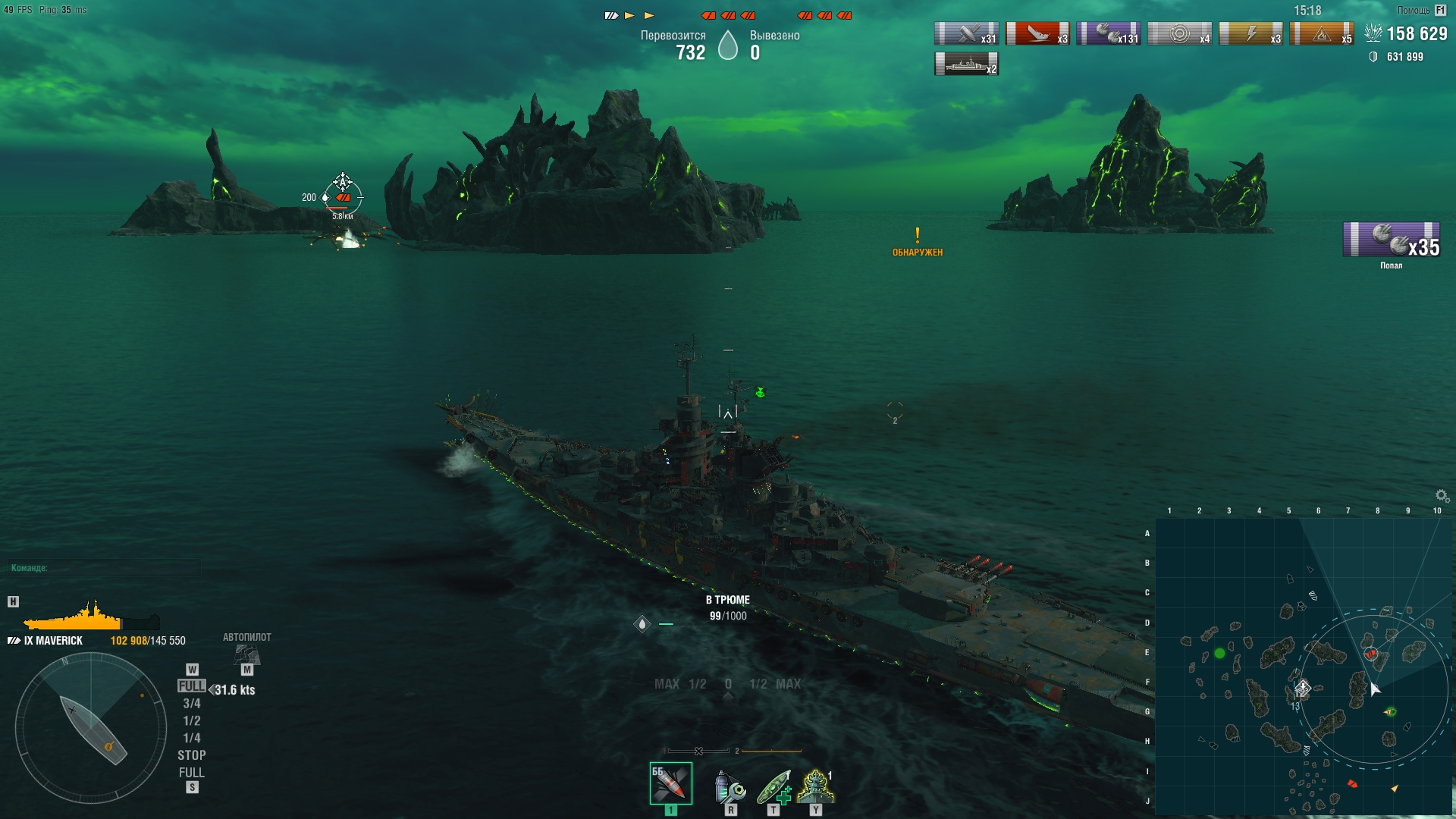Select the armor-piercing ББ shell type
This screenshot has width=1456, height=819.
pos(670,783)
